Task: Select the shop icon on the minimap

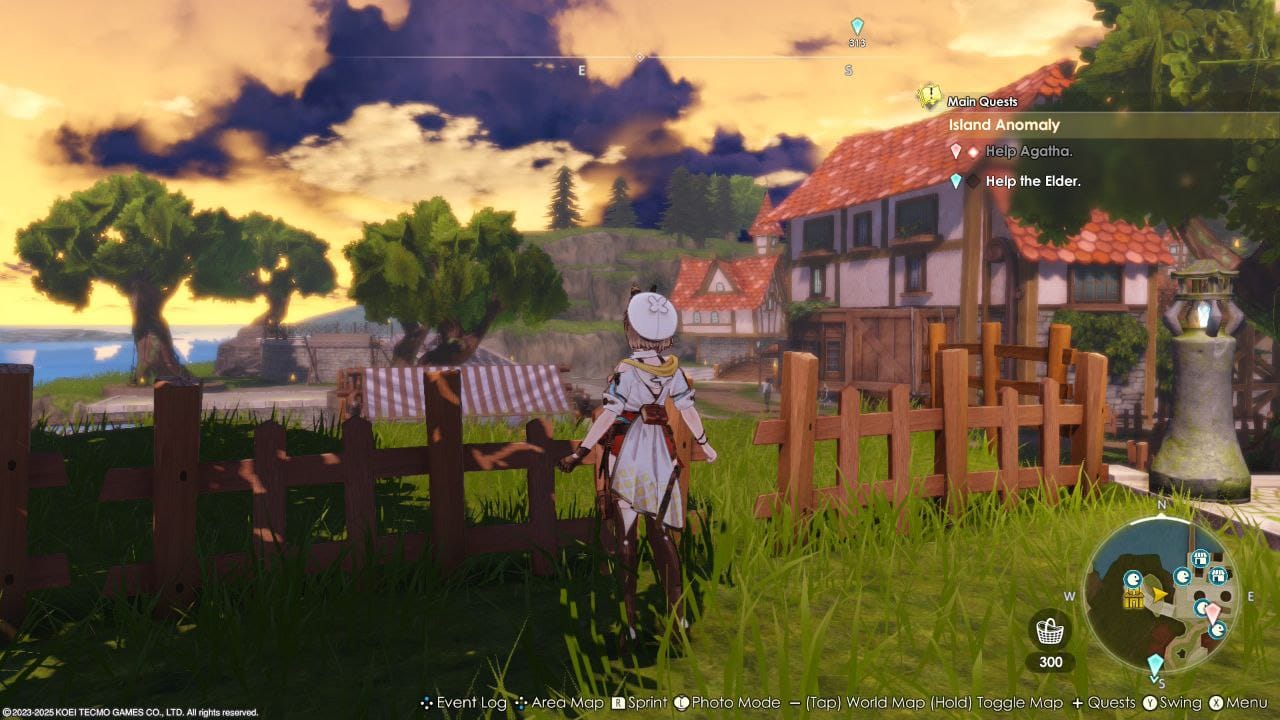Action: [1200, 557]
